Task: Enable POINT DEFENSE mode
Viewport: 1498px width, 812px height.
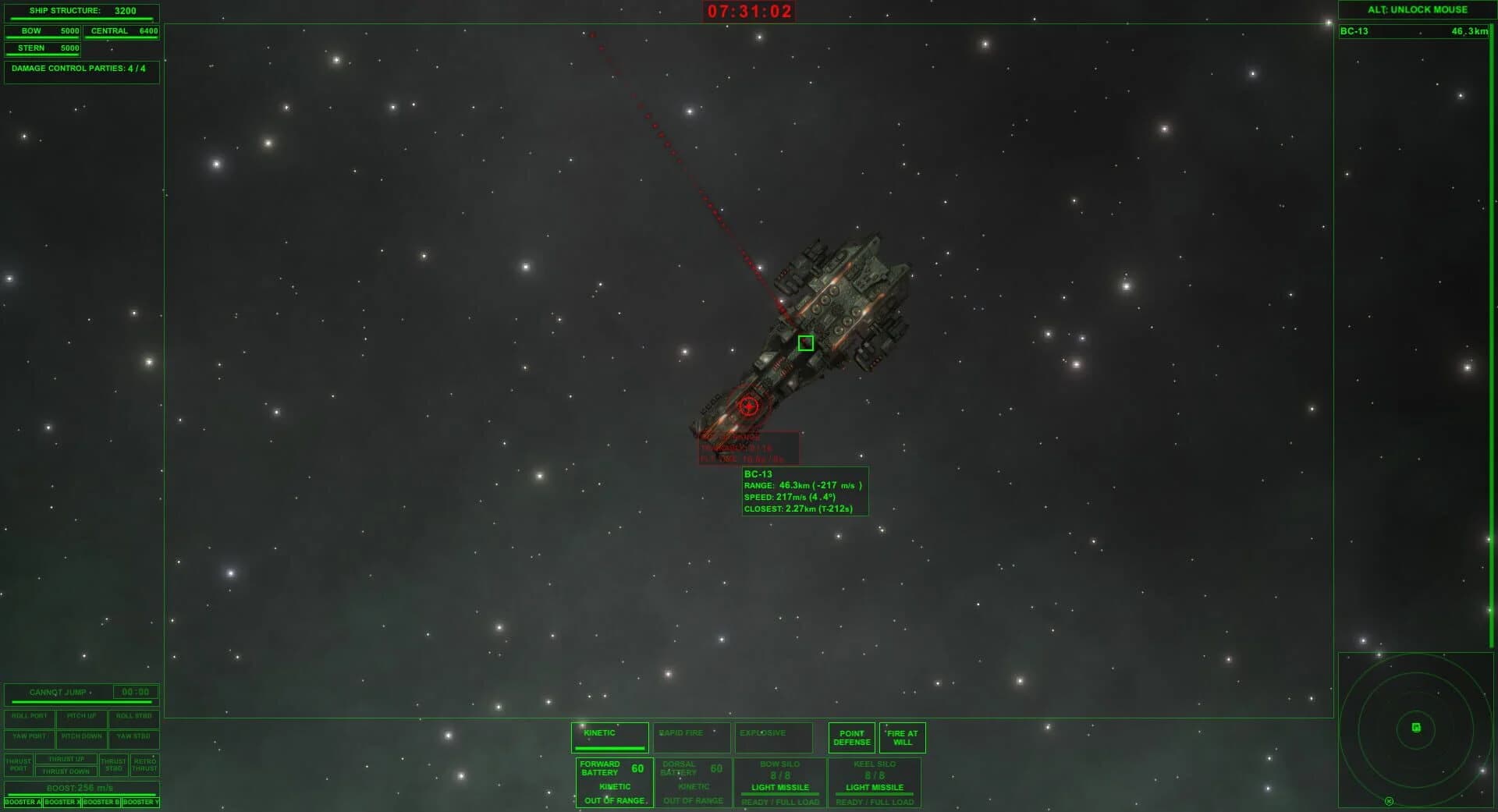Action: coord(852,738)
